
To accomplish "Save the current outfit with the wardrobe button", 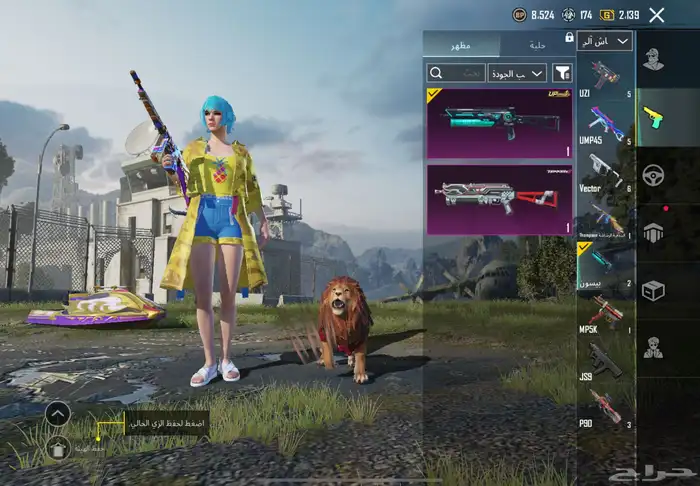I will pos(58,447).
